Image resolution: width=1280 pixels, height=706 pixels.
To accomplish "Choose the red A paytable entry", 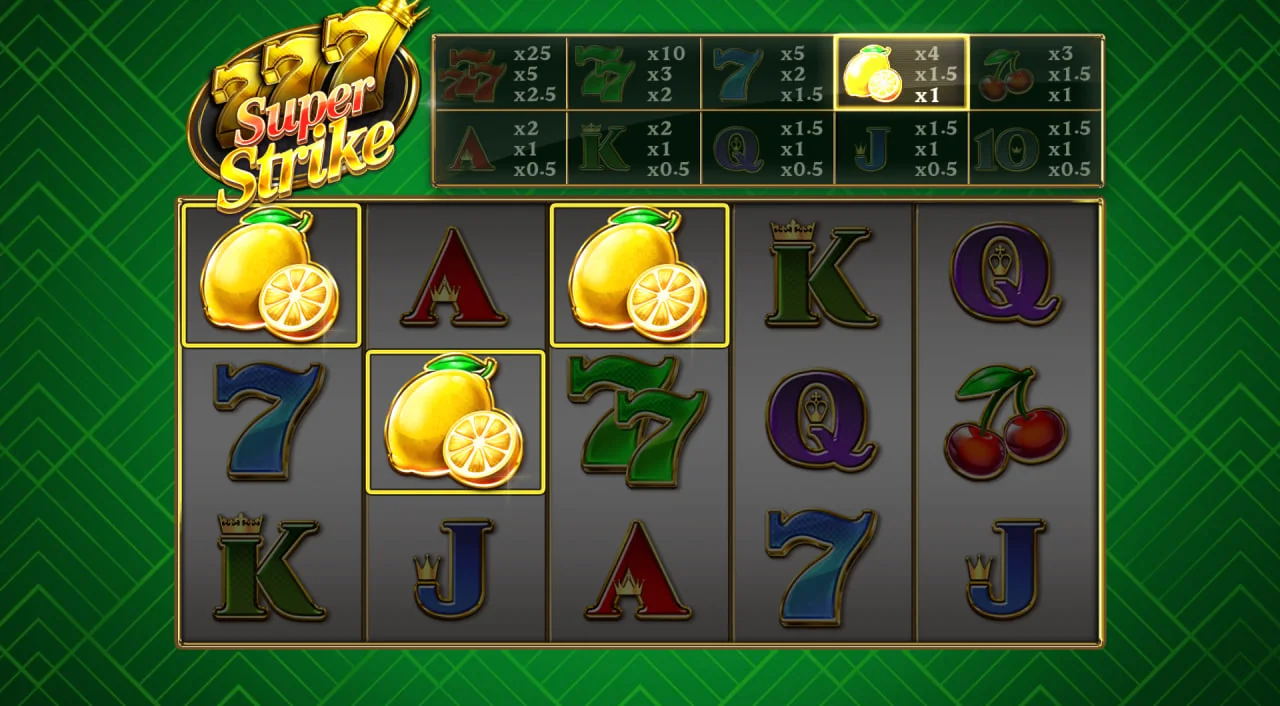I will (x=500, y=148).
